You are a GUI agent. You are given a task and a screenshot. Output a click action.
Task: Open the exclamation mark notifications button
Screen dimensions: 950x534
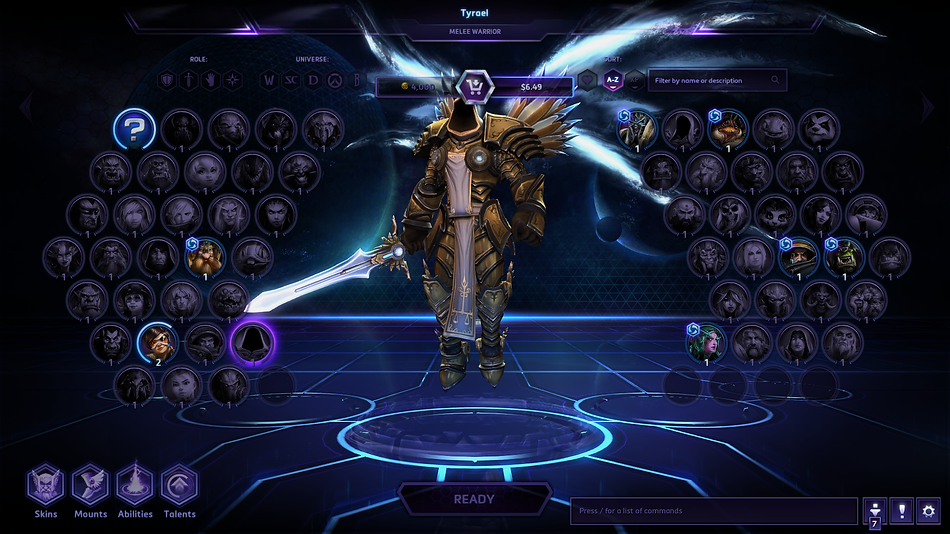(901, 511)
